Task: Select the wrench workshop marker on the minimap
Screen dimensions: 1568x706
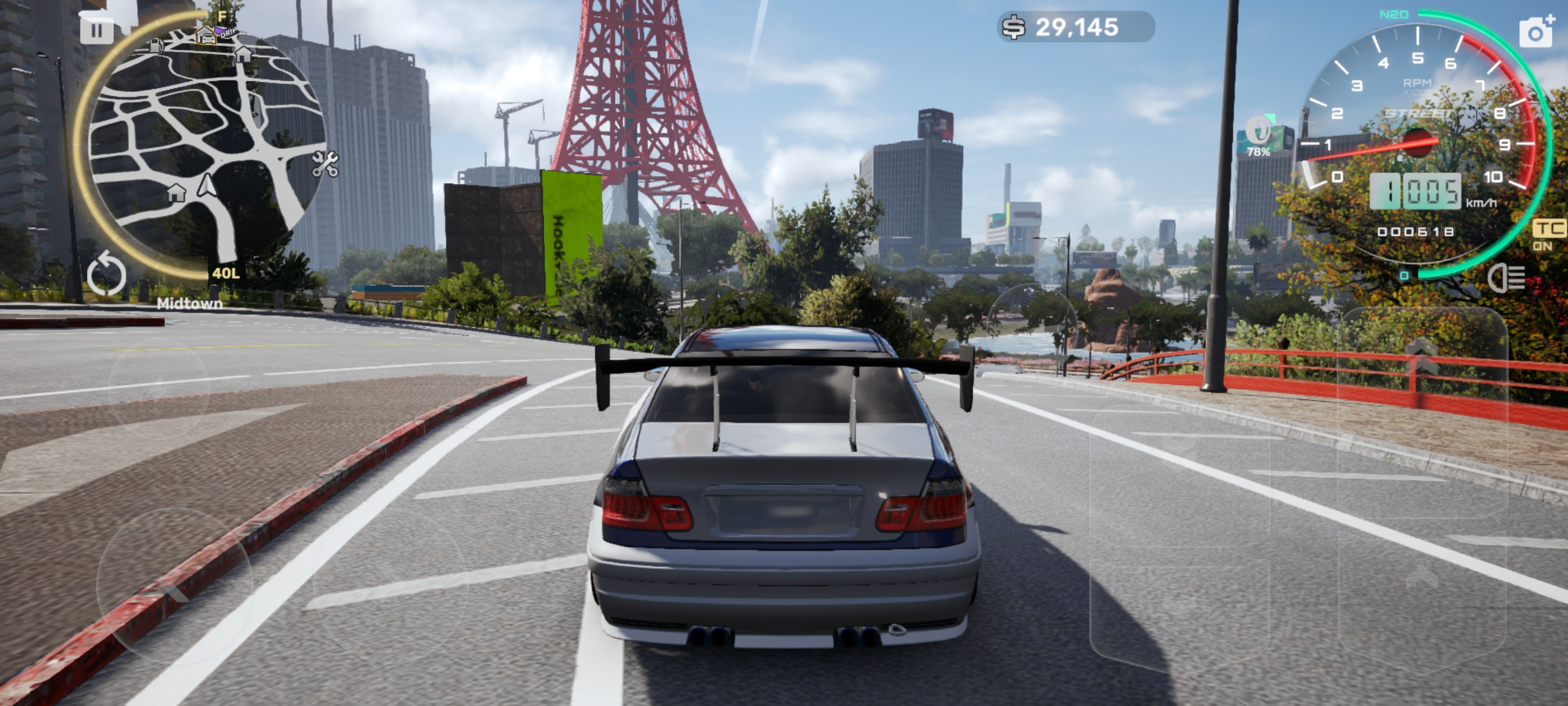Action: tap(325, 164)
